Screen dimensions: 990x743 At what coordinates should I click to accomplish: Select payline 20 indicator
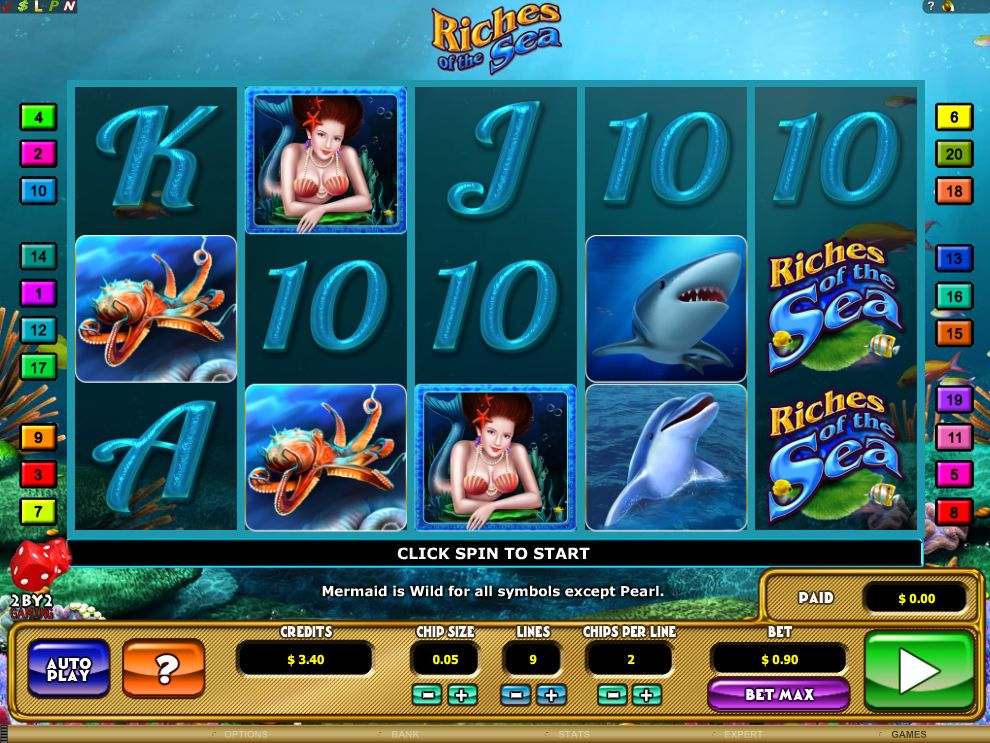point(954,154)
